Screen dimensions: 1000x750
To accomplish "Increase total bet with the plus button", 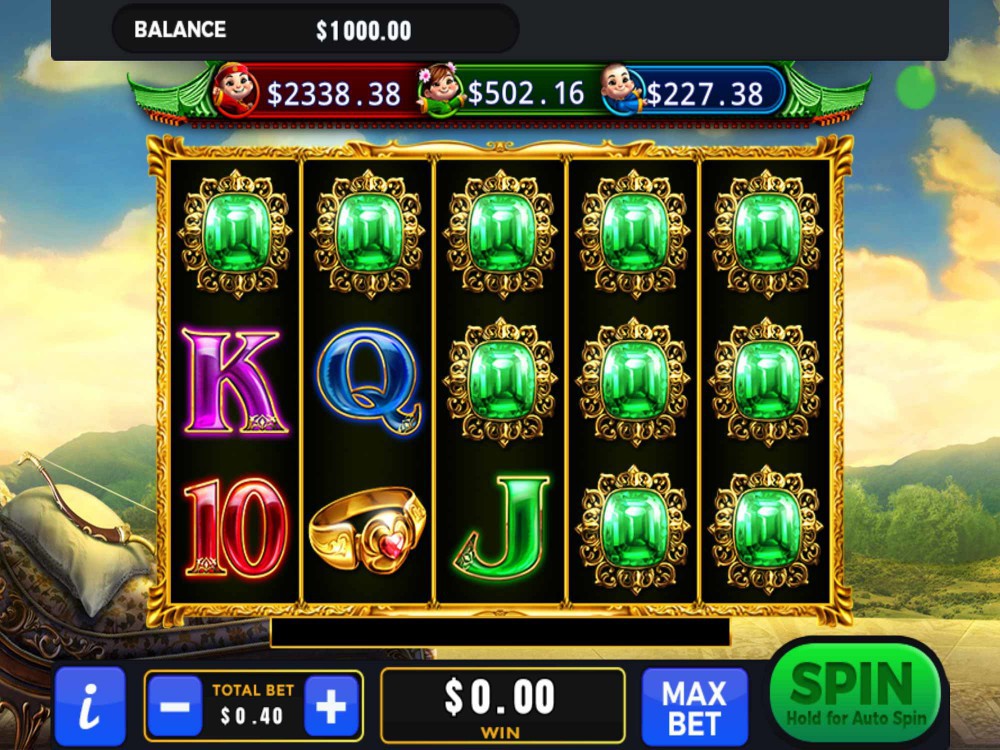I will pos(331,706).
